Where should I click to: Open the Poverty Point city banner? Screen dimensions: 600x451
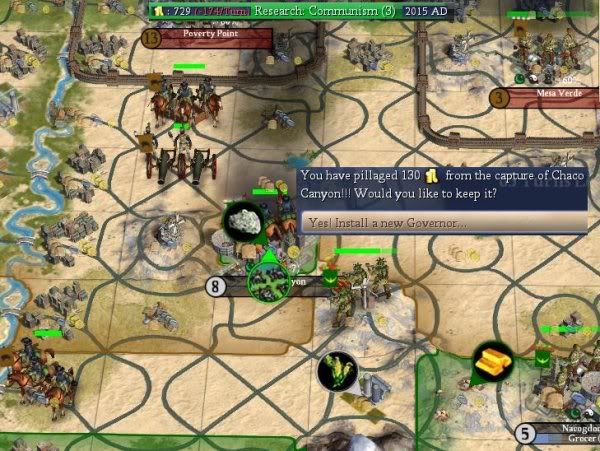coord(209,35)
